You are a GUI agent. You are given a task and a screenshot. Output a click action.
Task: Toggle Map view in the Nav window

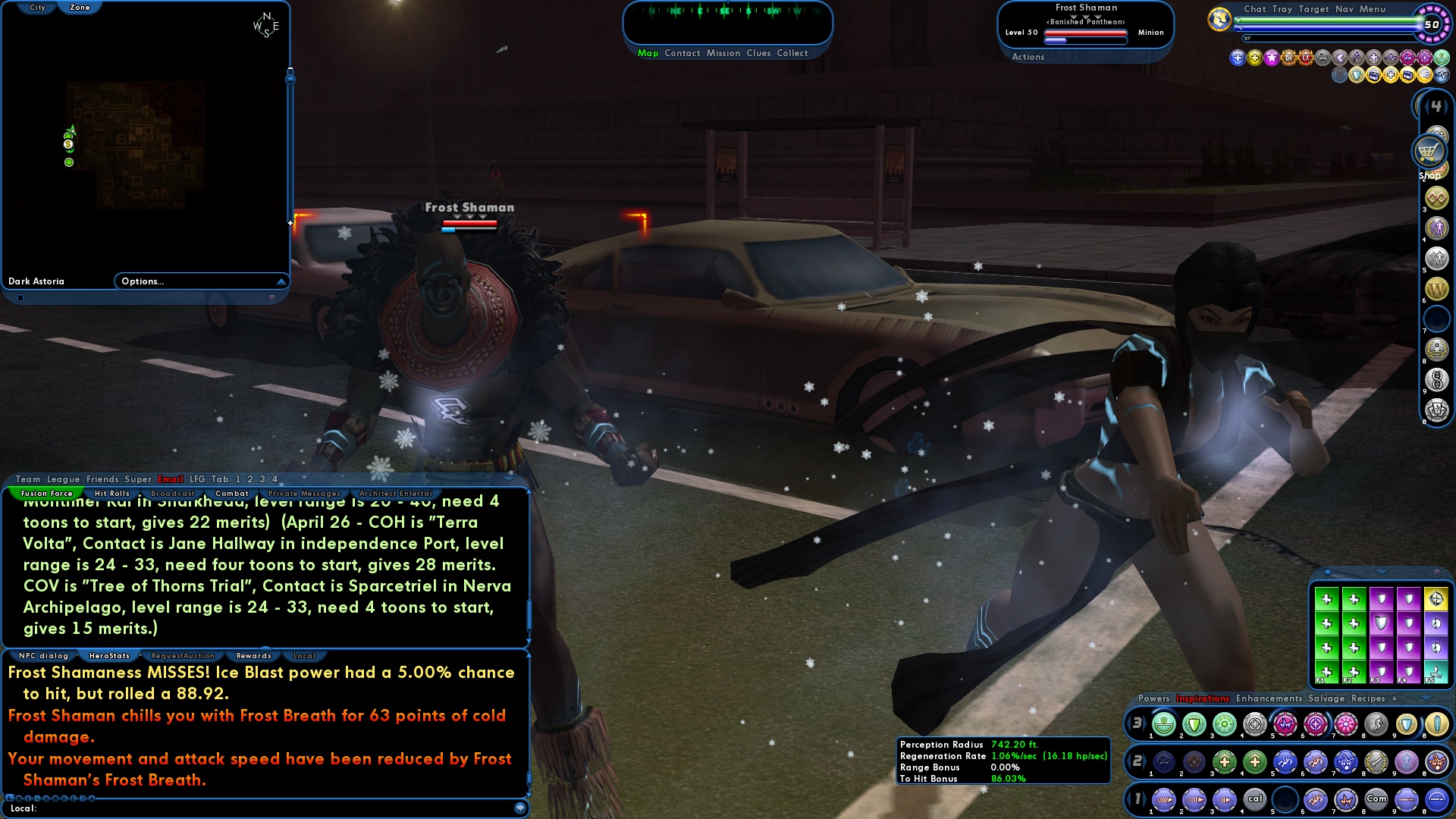[x=647, y=53]
